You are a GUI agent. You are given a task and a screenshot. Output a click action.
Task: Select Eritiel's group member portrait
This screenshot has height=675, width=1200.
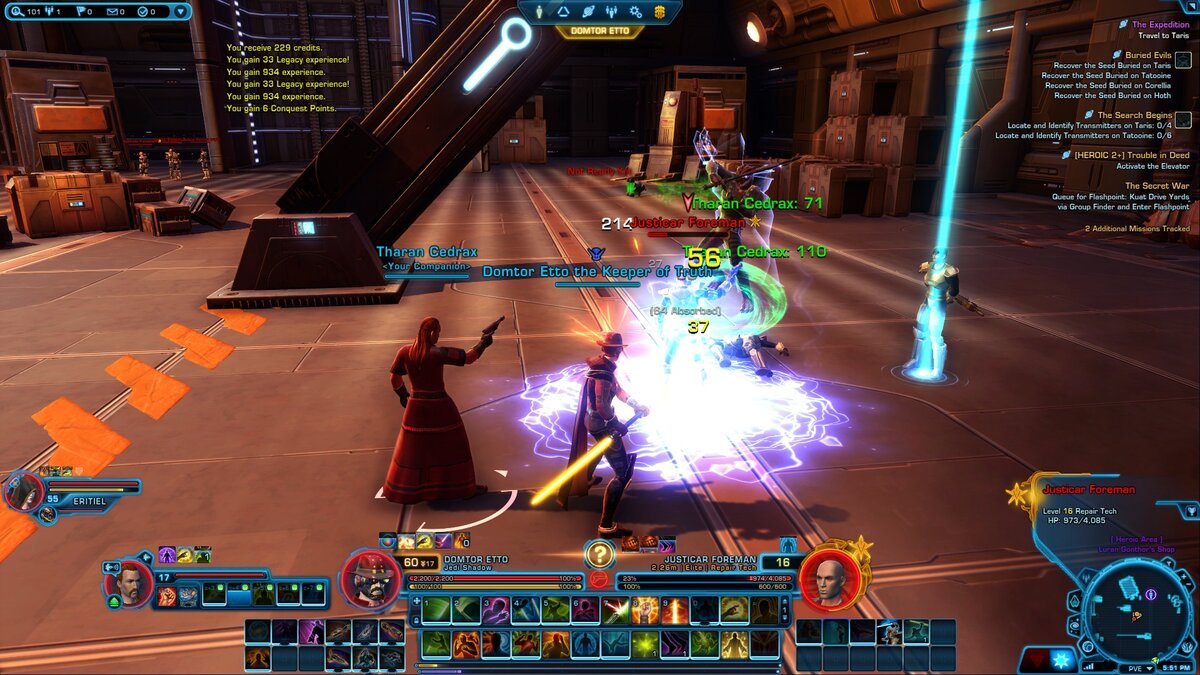coord(22,490)
